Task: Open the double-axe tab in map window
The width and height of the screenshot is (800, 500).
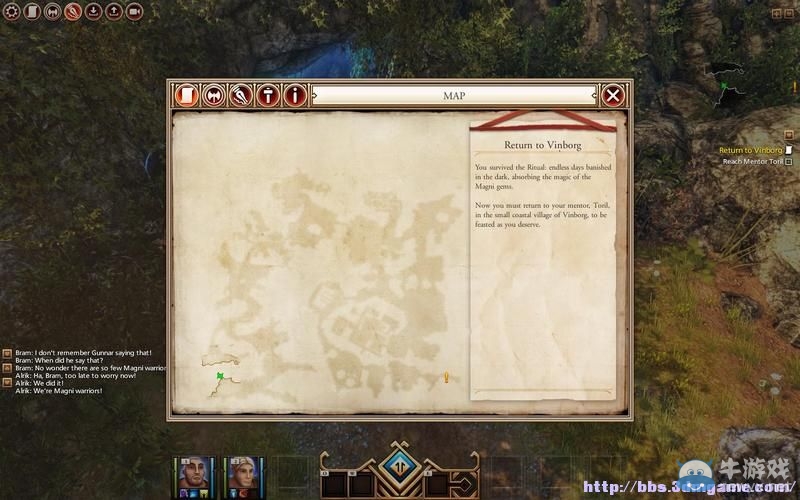Action: pos(213,95)
